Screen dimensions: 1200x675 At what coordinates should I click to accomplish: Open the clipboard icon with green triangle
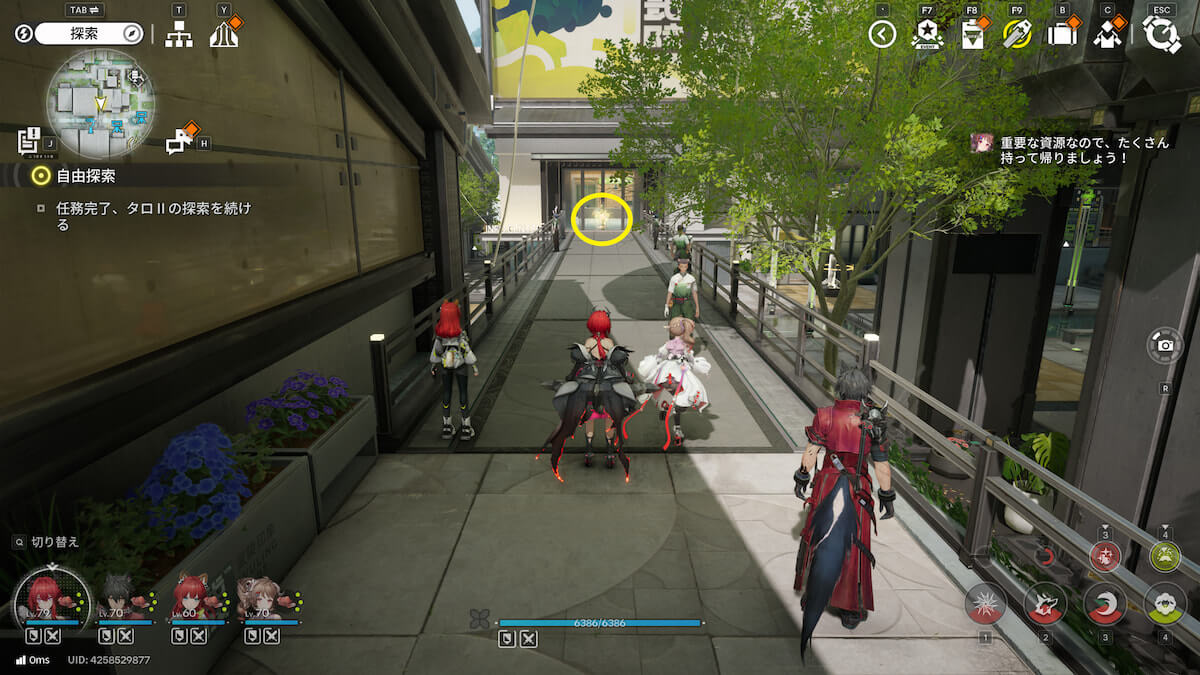(x=972, y=35)
